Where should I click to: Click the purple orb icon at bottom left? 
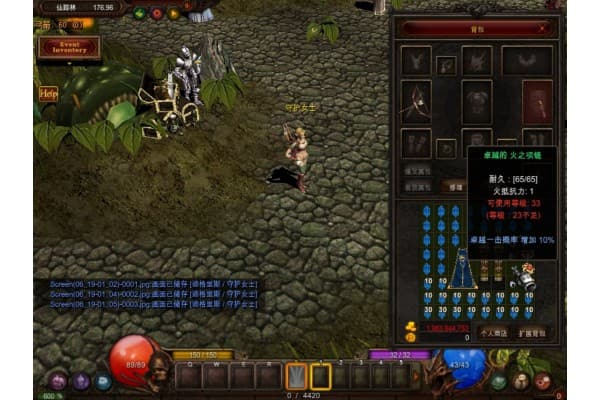coord(57,381)
